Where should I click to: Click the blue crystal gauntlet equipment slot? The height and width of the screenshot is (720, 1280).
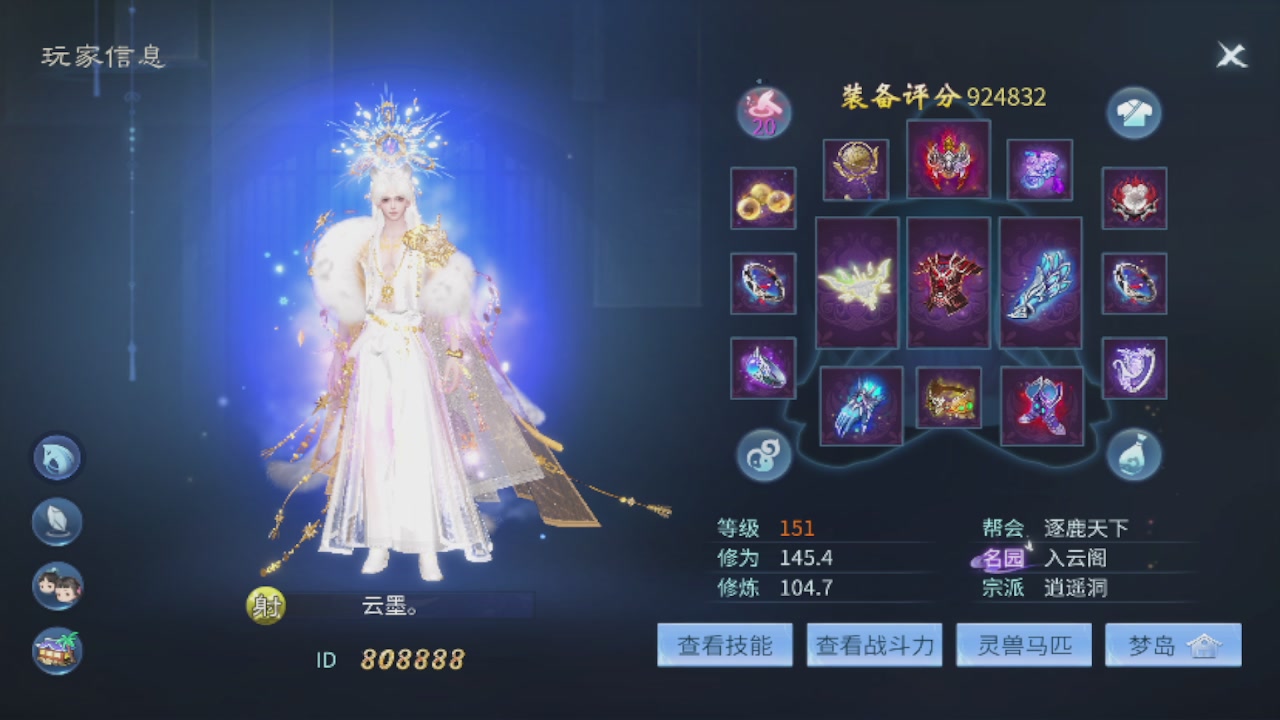click(x=1040, y=283)
